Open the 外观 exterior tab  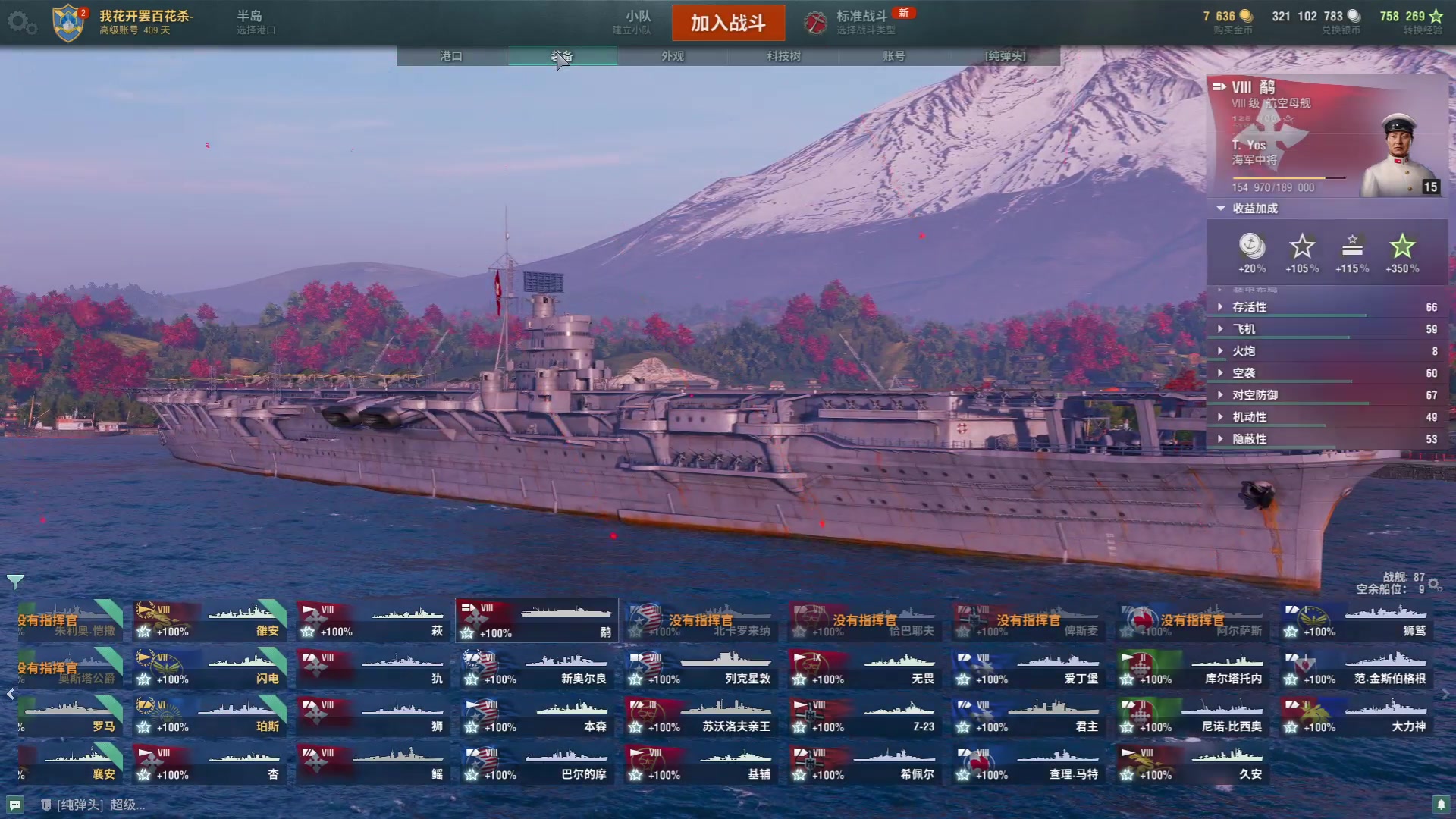pos(673,56)
